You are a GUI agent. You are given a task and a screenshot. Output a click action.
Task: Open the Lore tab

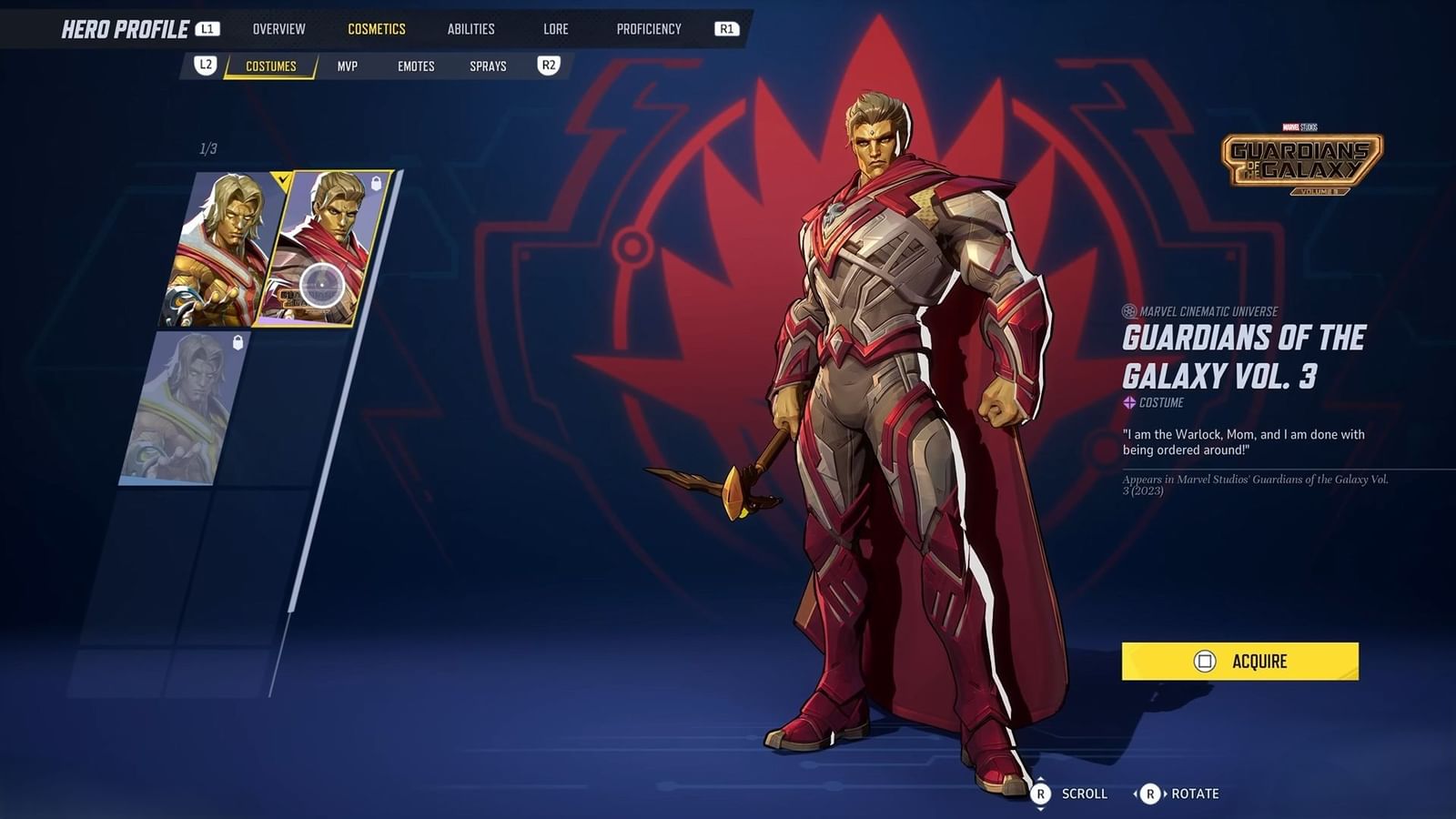tap(554, 28)
